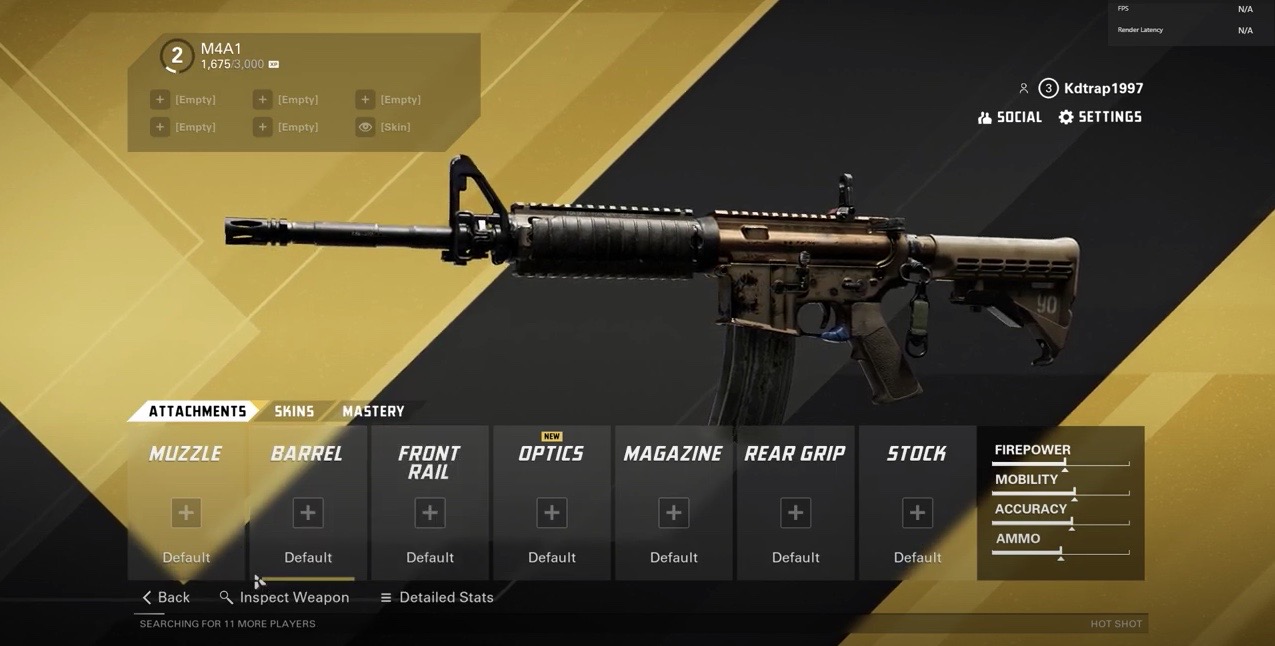The image size is (1275, 646).
Task: Show Detailed Stats
Action: click(437, 597)
